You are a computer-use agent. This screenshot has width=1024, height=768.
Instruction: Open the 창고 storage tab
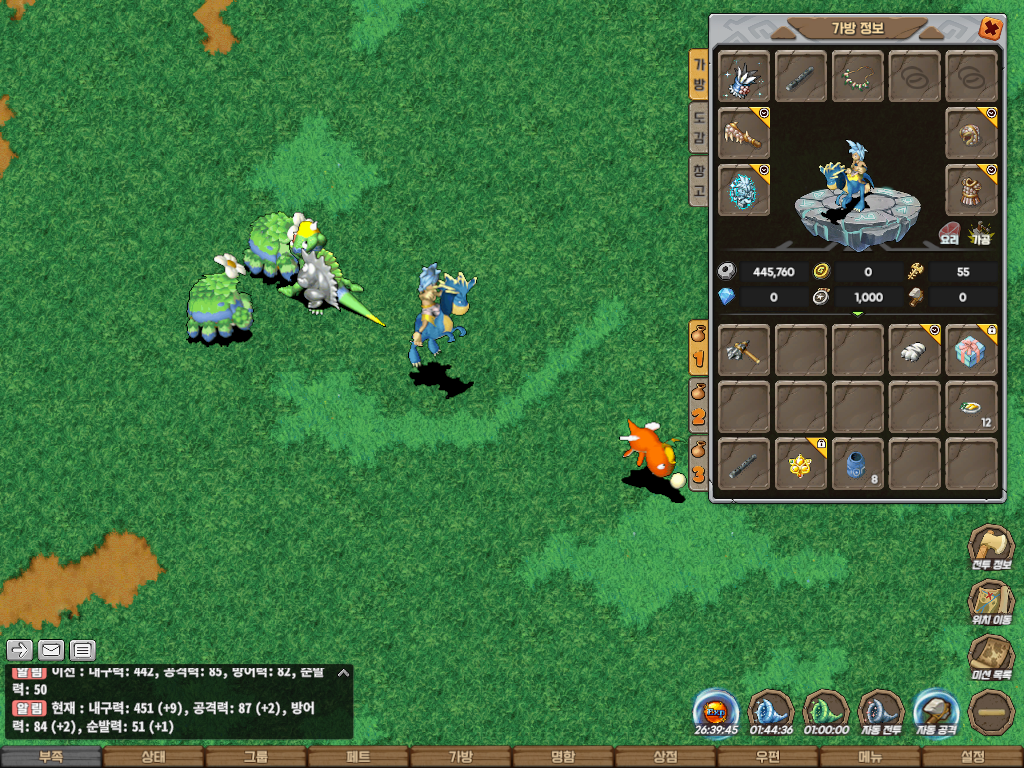tap(699, 180)
